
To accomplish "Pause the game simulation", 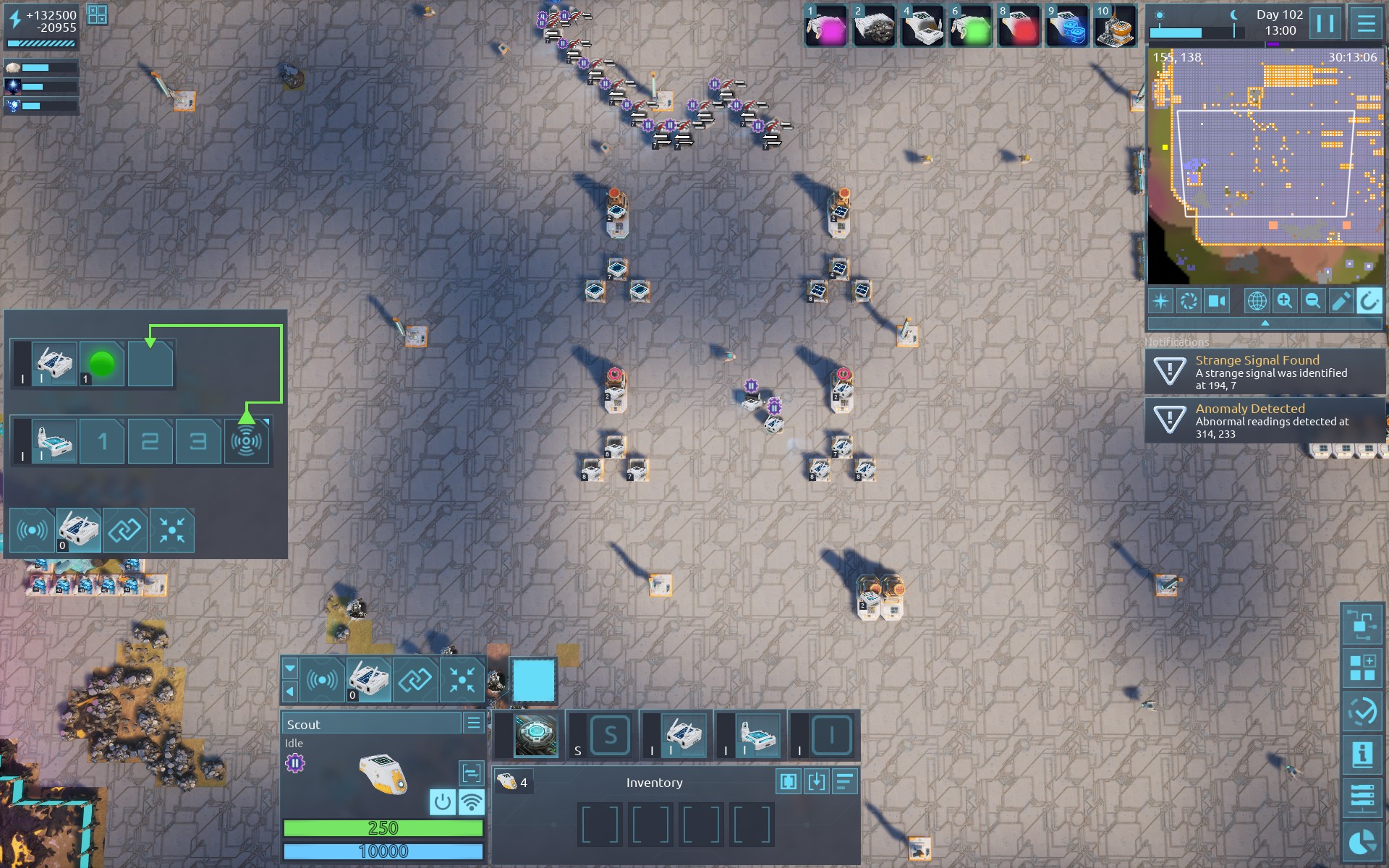I will (1325, 24).
